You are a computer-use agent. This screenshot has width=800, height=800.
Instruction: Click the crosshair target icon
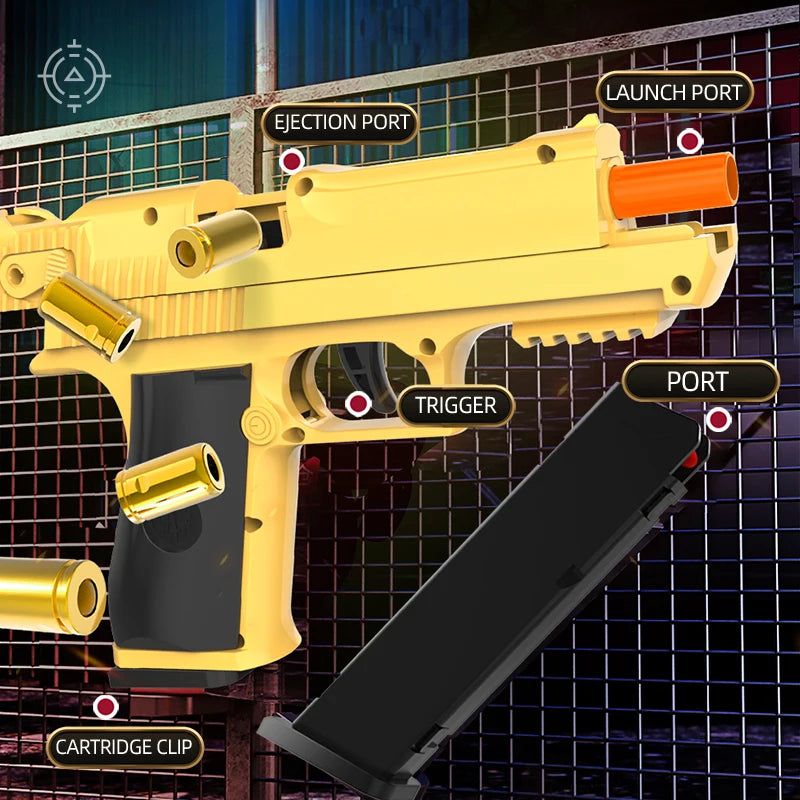(x=74, y=75)
